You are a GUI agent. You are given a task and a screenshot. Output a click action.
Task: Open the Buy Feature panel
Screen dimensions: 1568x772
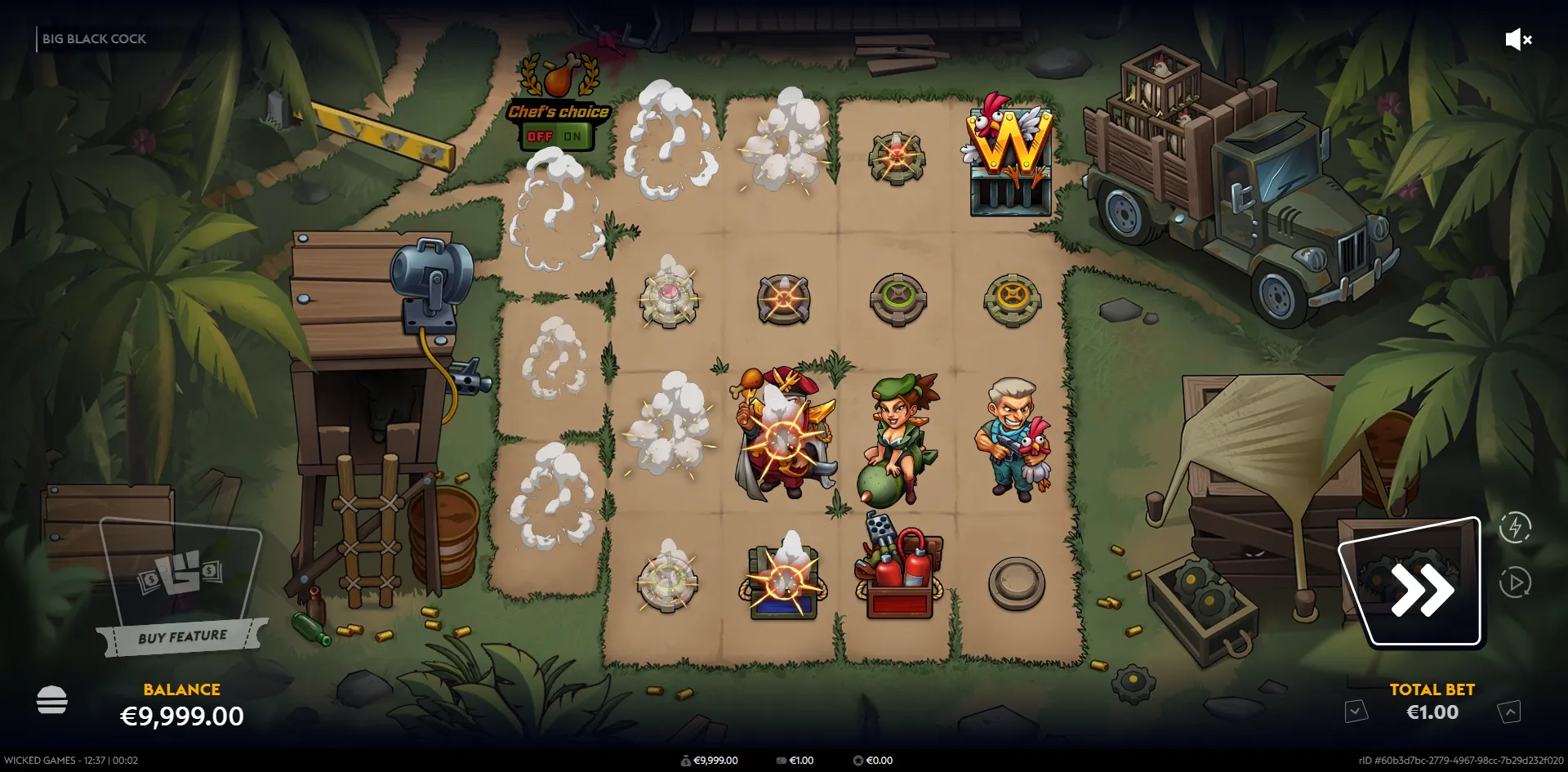pyautogui.click(x=182, y=586)
